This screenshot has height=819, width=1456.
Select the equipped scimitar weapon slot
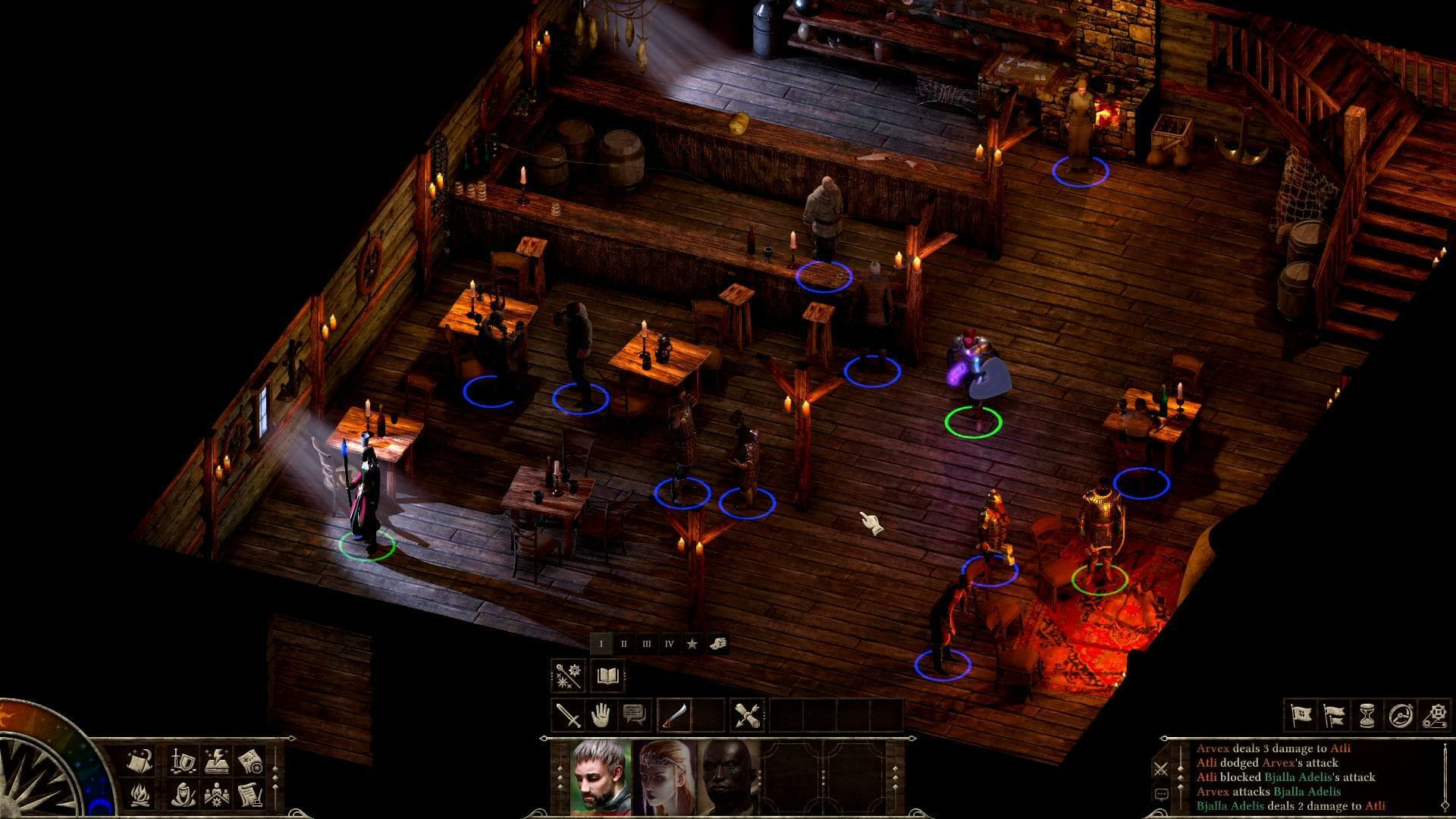[x=673, y=715]
